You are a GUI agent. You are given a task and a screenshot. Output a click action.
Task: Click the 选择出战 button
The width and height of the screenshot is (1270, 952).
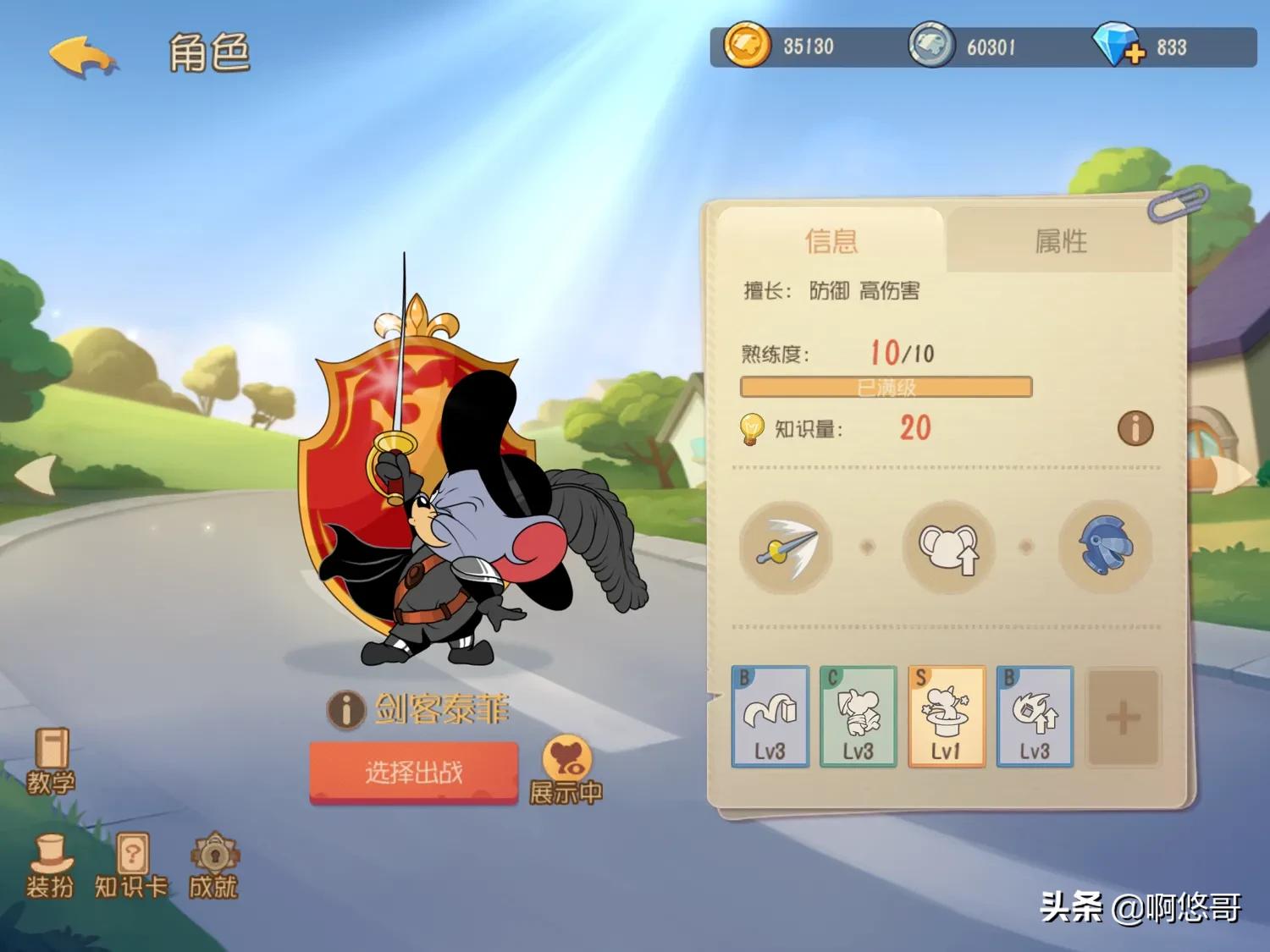tap(413, 772)
